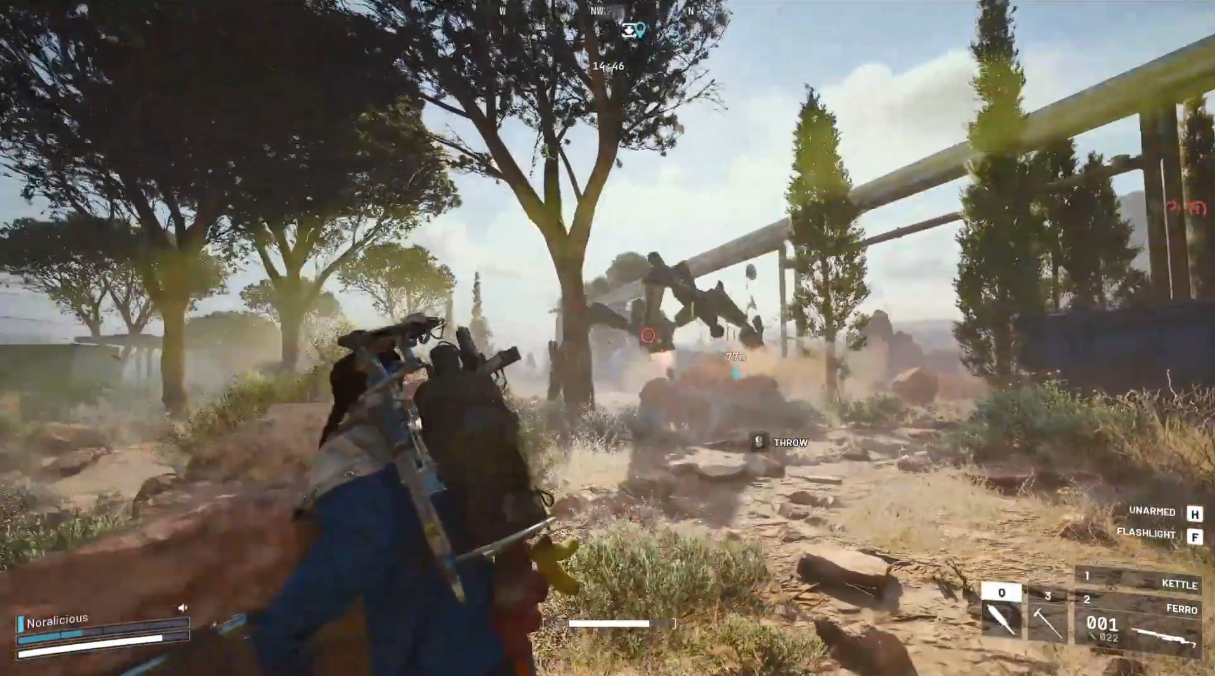Select the Noralicious player name tag

point(57,620)
